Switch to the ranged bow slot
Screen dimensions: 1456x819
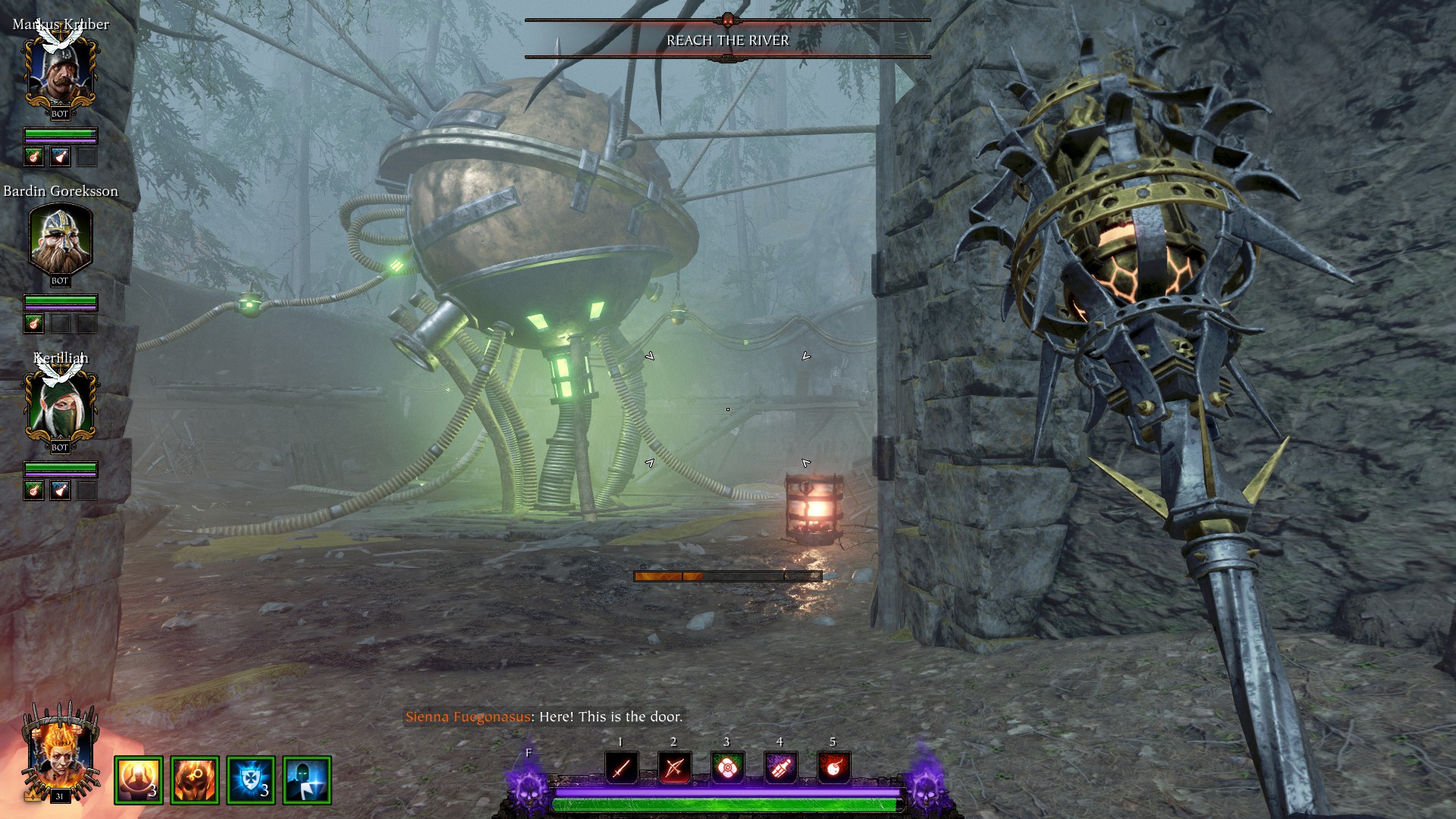click(674, 767)
